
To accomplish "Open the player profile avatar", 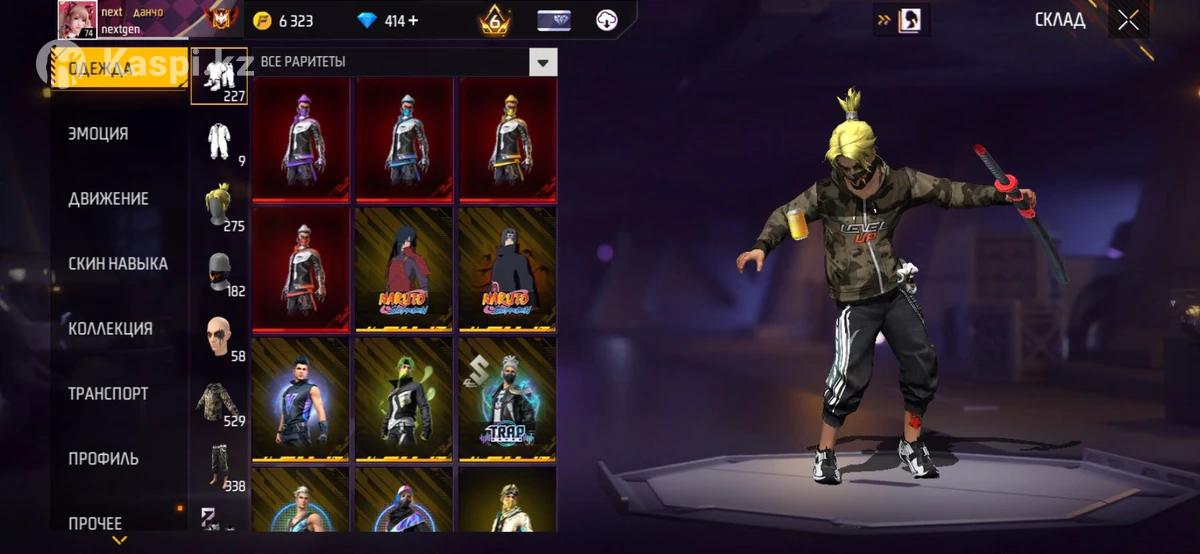I will click(x=77, y=20).
